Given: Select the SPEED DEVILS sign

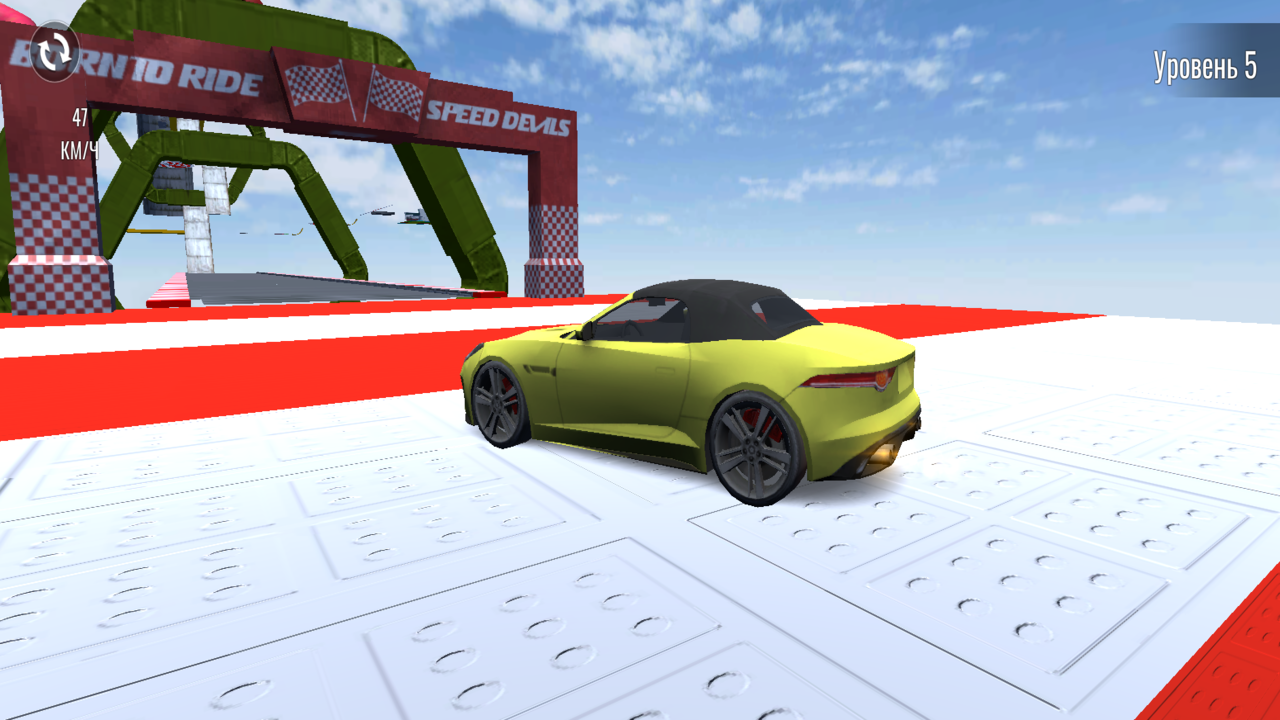Looking at the screenshot, I should 500,118.
